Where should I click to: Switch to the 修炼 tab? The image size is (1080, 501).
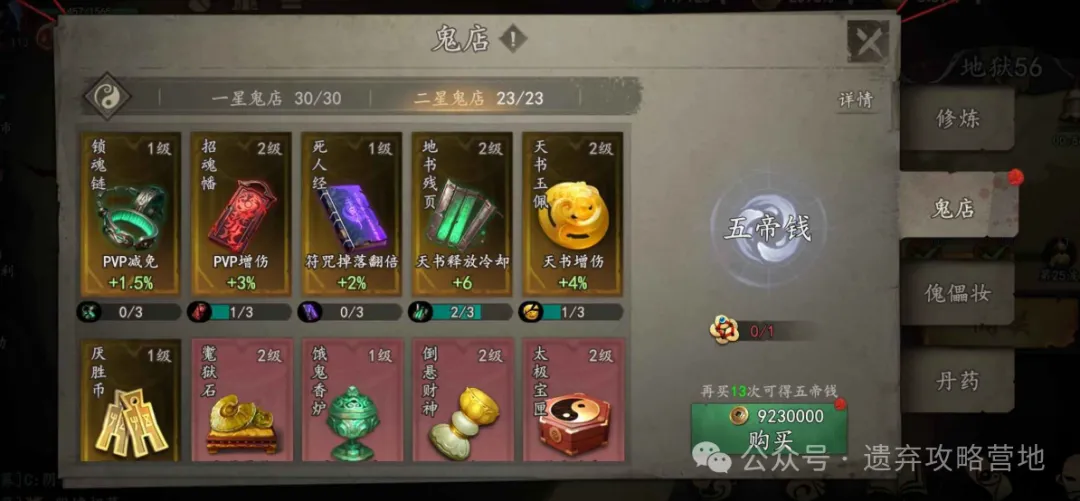pyautogui.click(x=956, y=119)
